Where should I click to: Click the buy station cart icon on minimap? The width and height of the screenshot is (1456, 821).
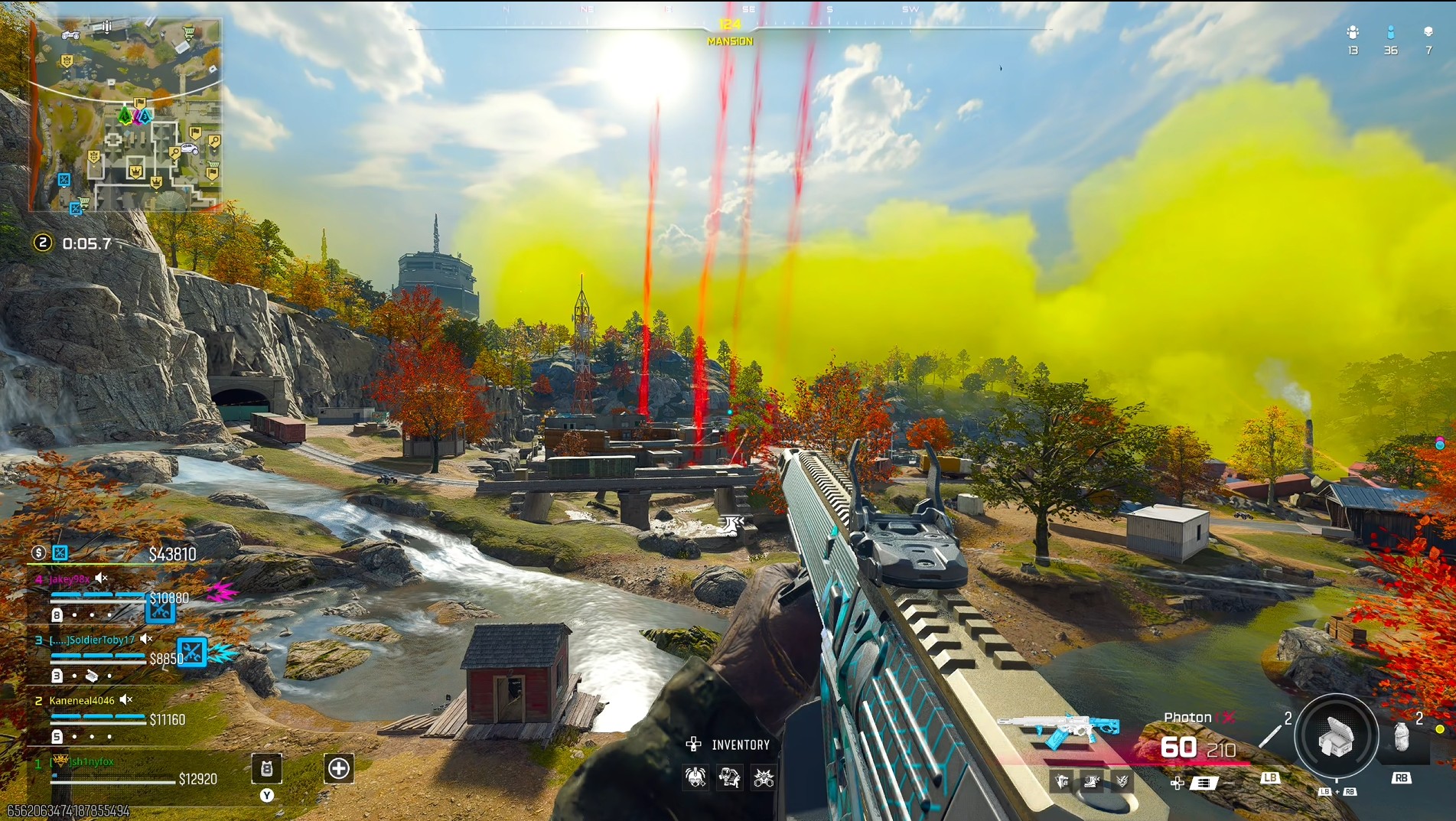(188, 32)
